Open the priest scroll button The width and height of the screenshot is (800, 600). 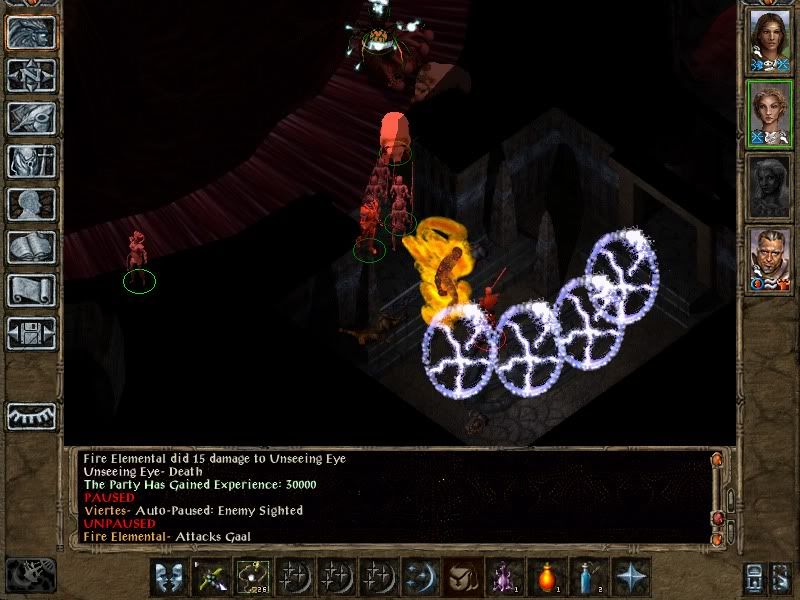click(x=31, y=290)
